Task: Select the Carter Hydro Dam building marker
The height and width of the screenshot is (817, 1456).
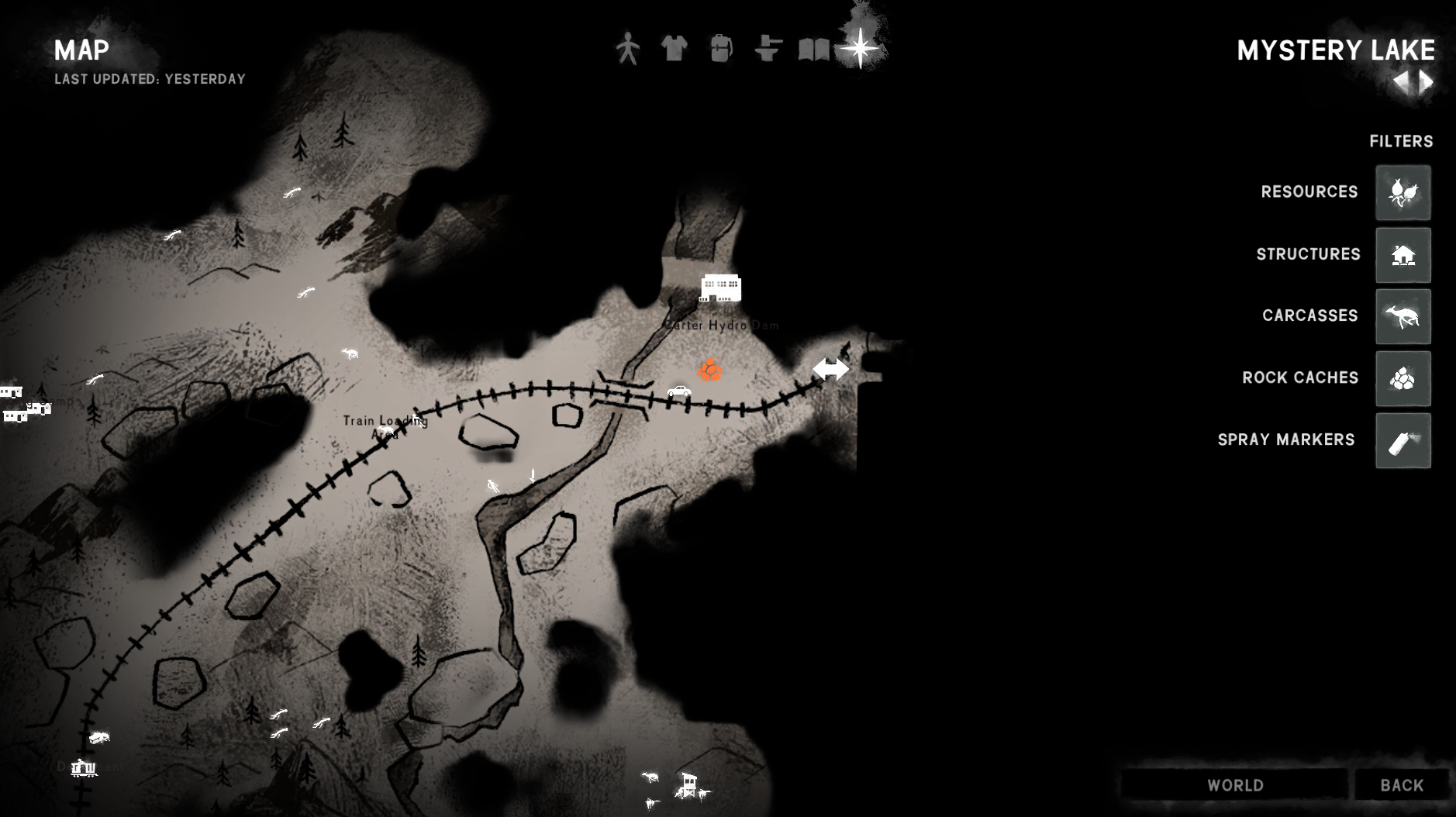Action: pos(720,288)
